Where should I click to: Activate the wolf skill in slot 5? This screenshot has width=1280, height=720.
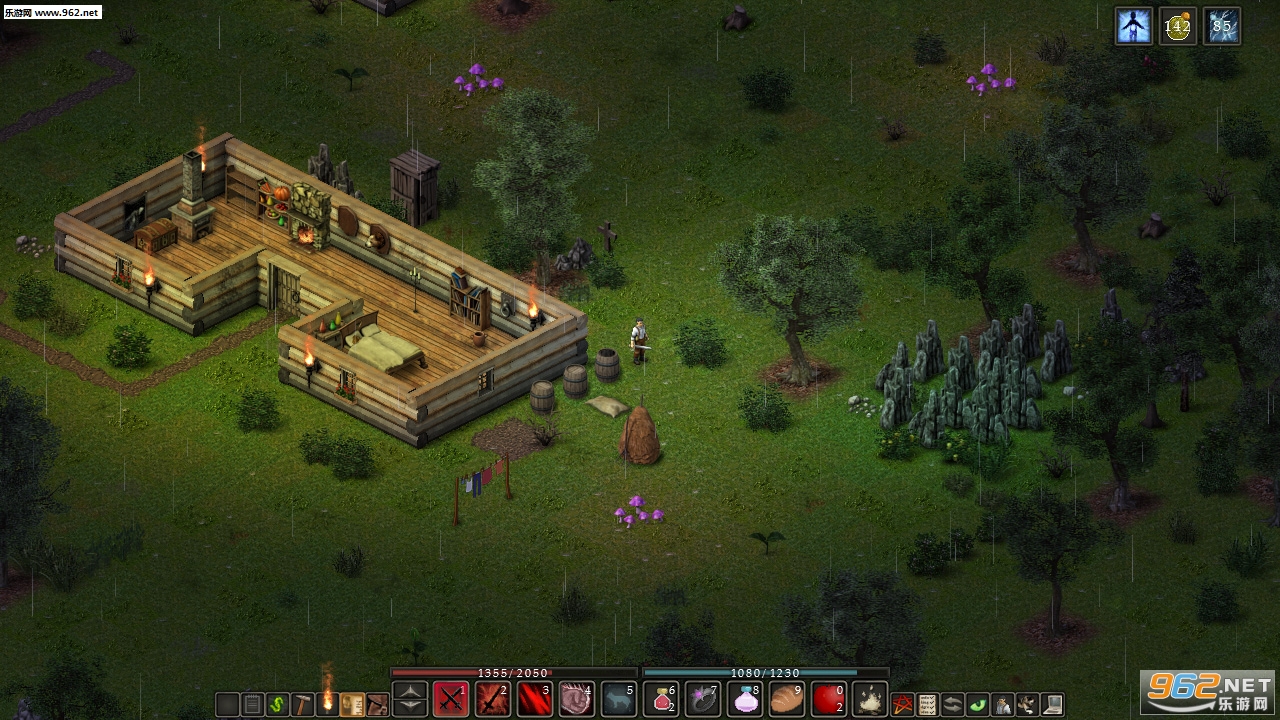(619, 699)
